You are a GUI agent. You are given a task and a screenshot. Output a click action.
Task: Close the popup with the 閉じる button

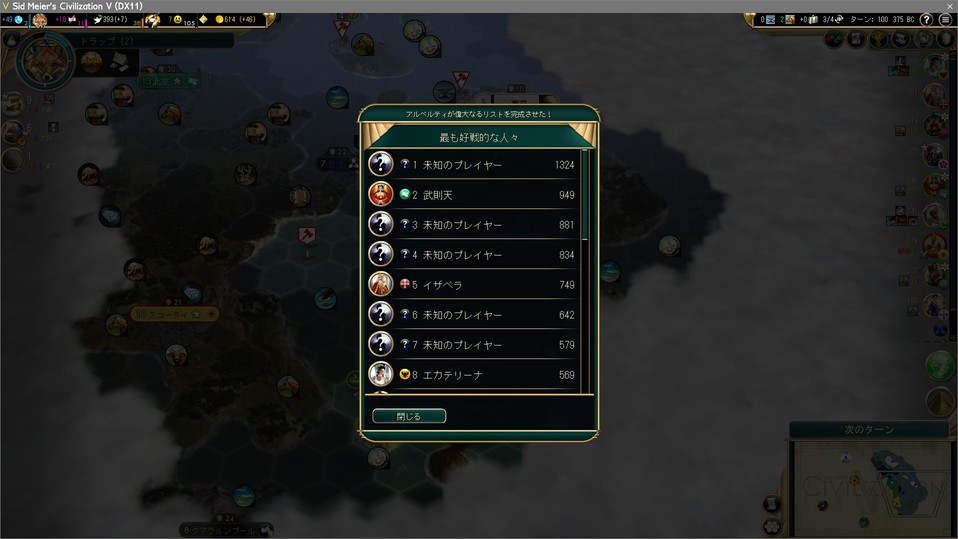pyautogui.click(x=409, y=416)
